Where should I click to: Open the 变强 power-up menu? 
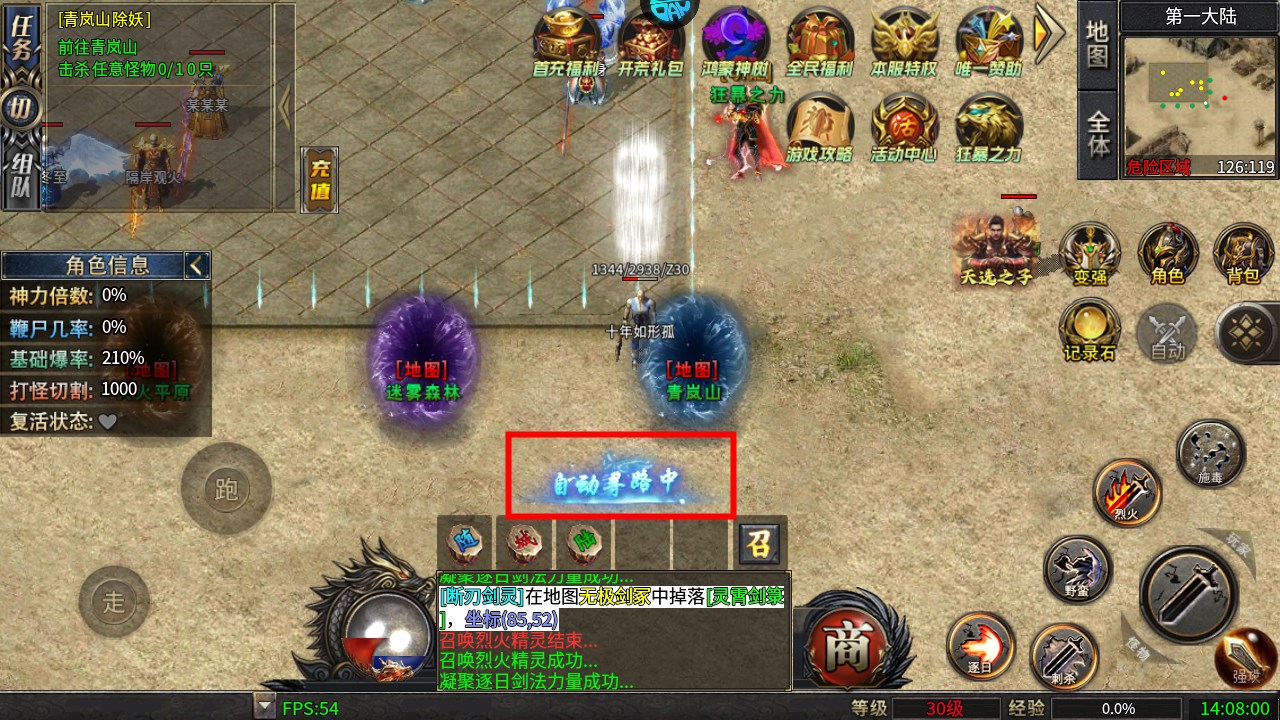(x=1090, y=253)
